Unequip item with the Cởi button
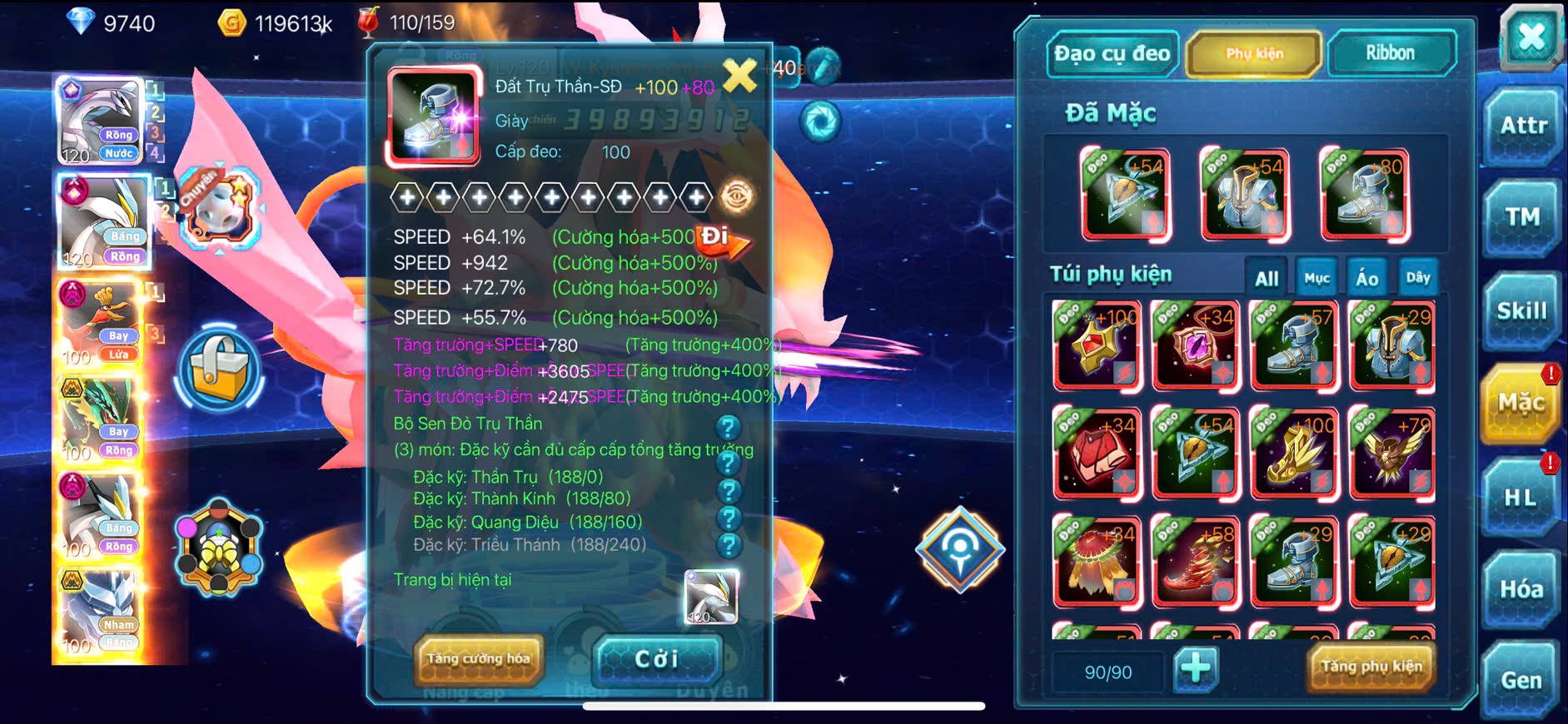 657,659
